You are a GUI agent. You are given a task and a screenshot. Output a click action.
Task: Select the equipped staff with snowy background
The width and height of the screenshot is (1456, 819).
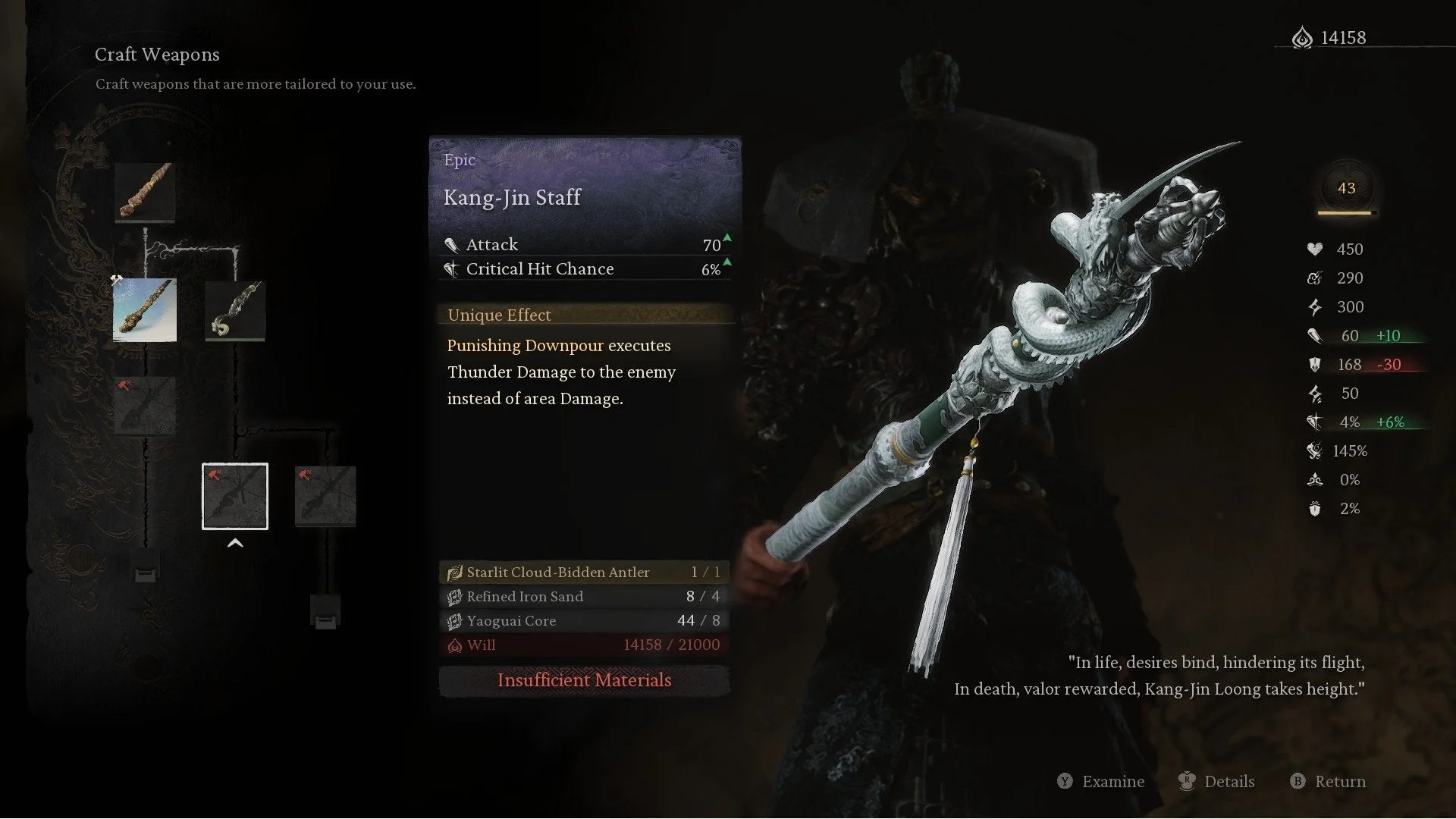click(145, 310)
